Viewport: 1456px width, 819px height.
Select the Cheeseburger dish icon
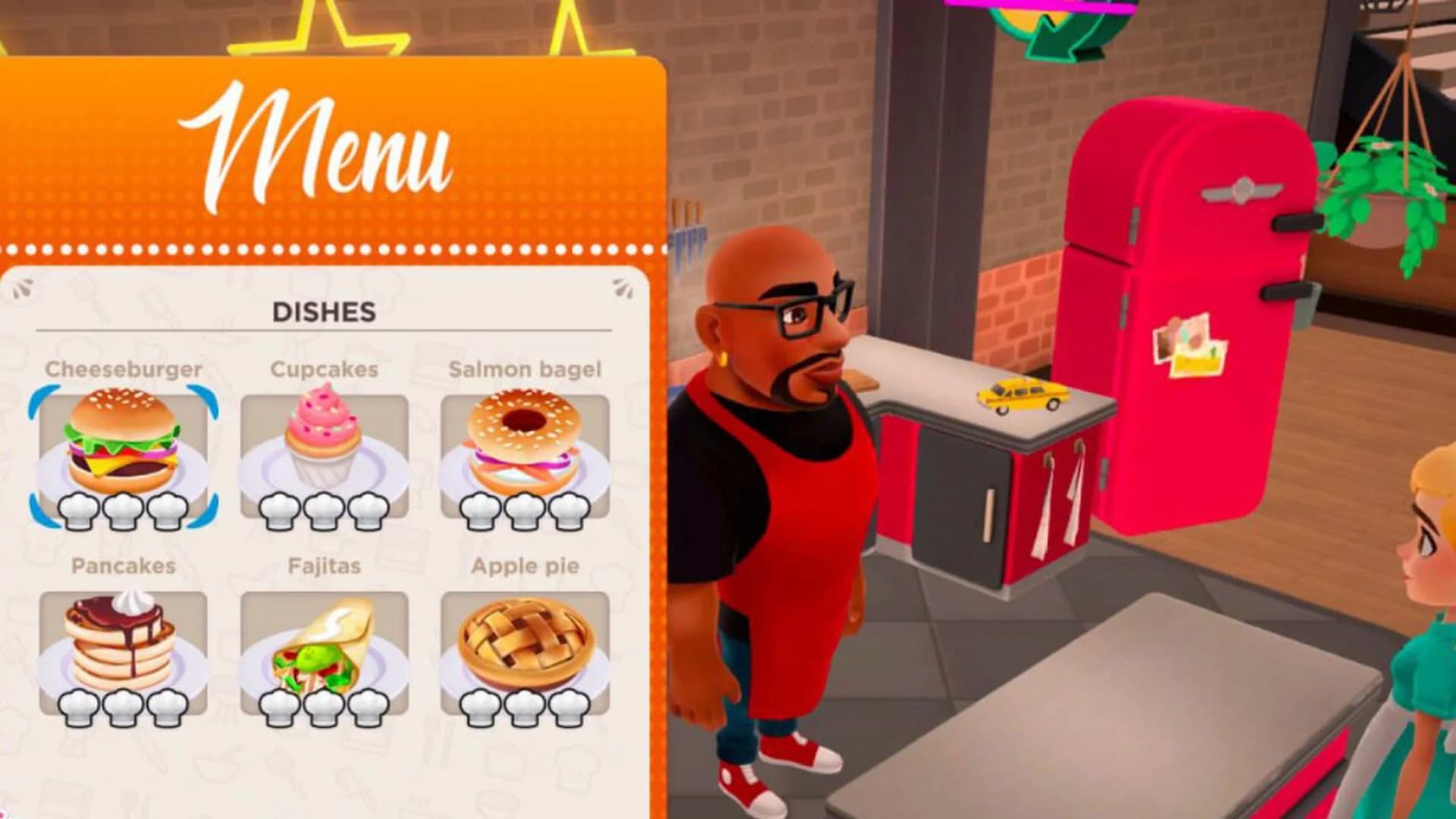click(124, 447)
